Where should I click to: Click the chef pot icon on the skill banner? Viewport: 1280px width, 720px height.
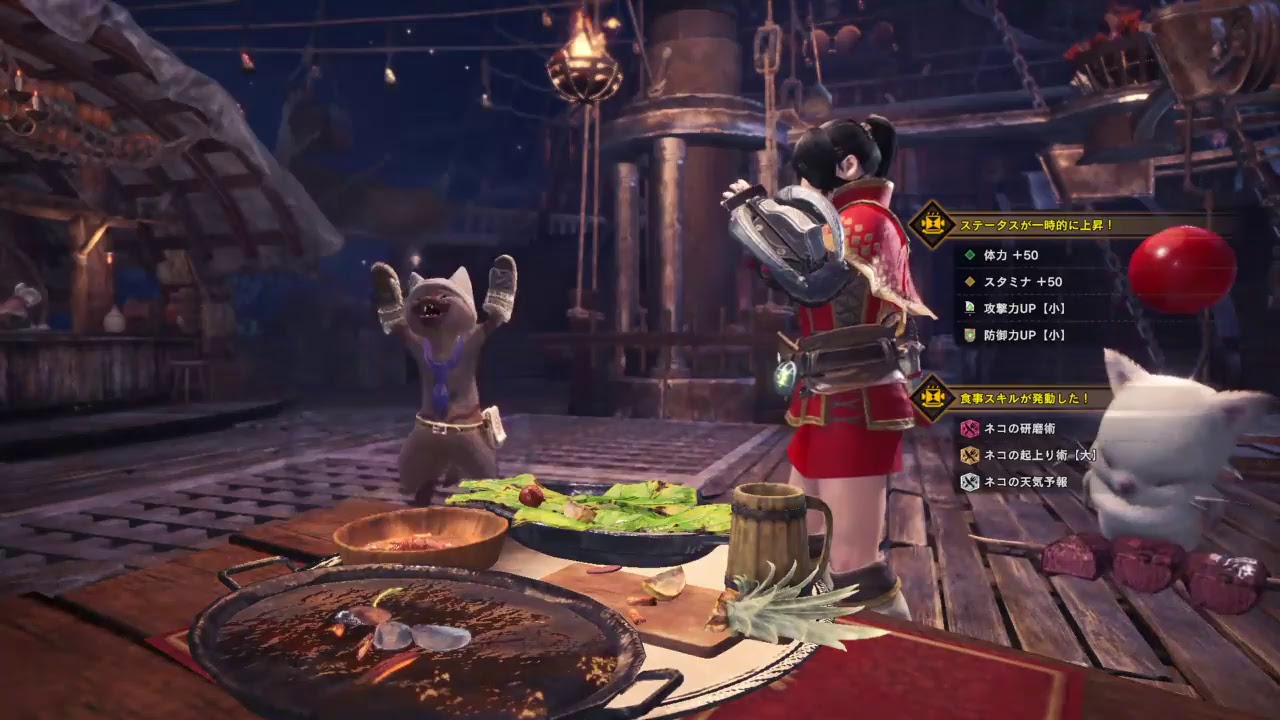tap(934, 395)
